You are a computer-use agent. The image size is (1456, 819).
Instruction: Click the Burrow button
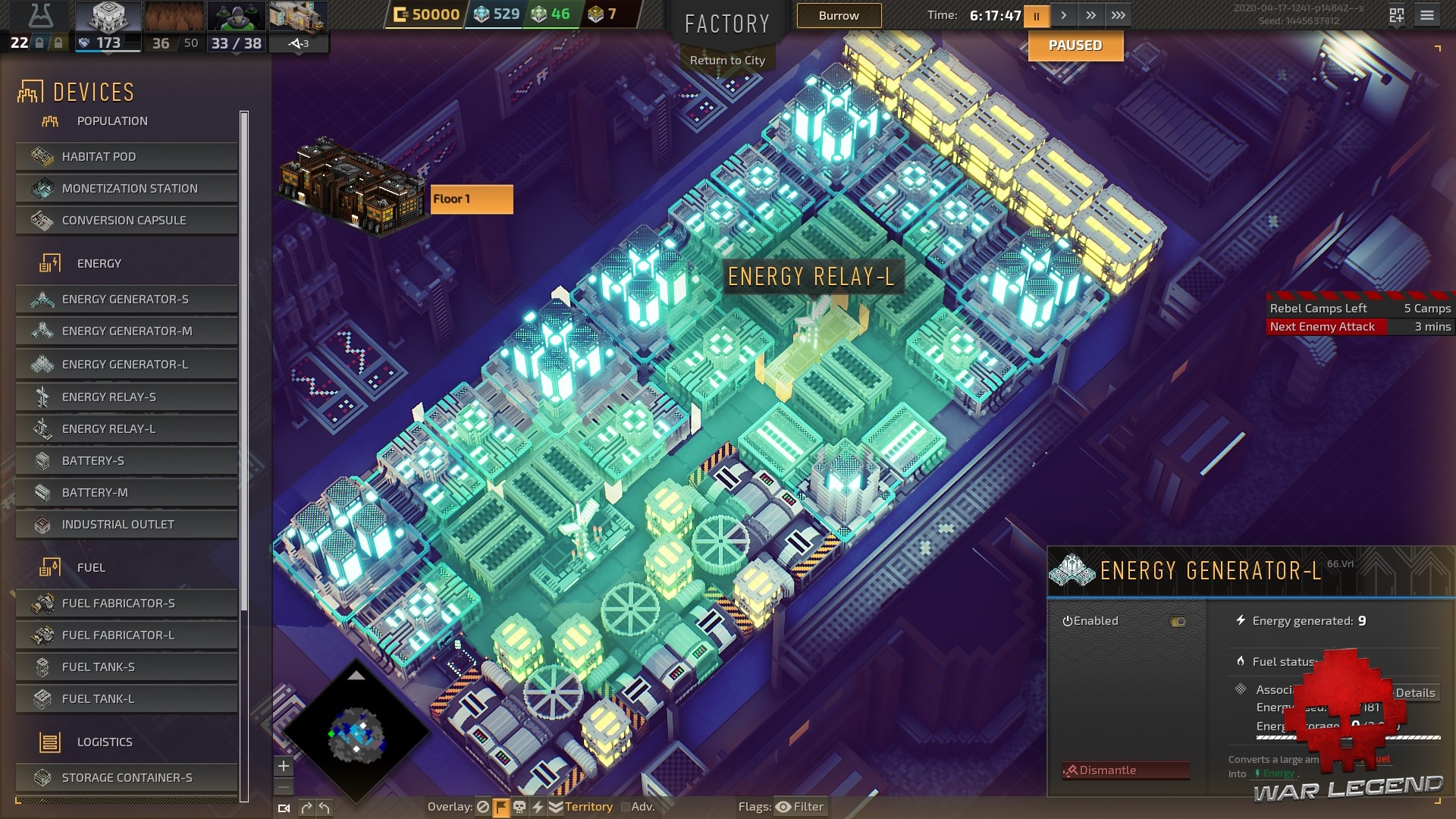point(839,16)
